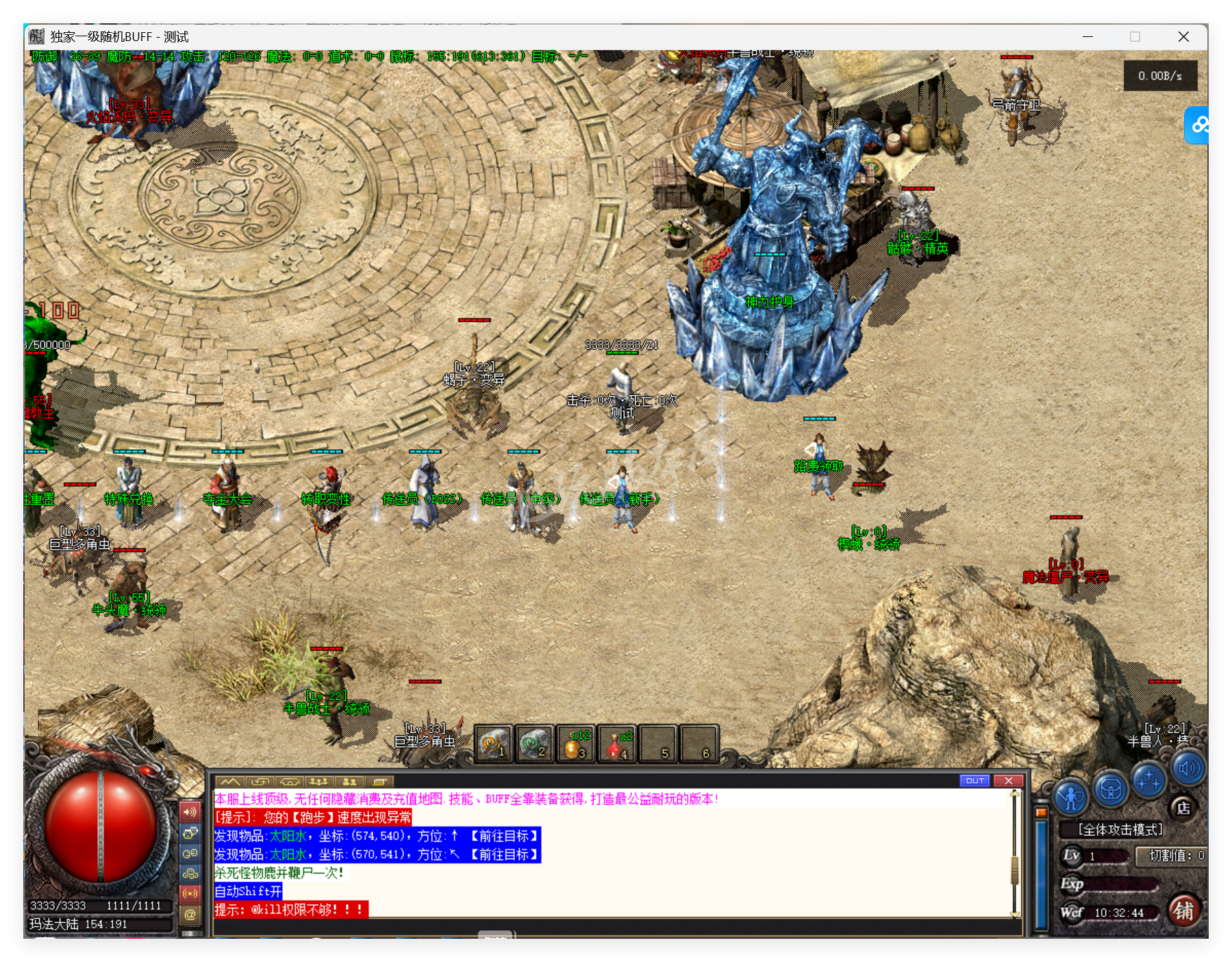
Task: Click the trade house icon on chat toolbar
Action: (x=290, y=782)
